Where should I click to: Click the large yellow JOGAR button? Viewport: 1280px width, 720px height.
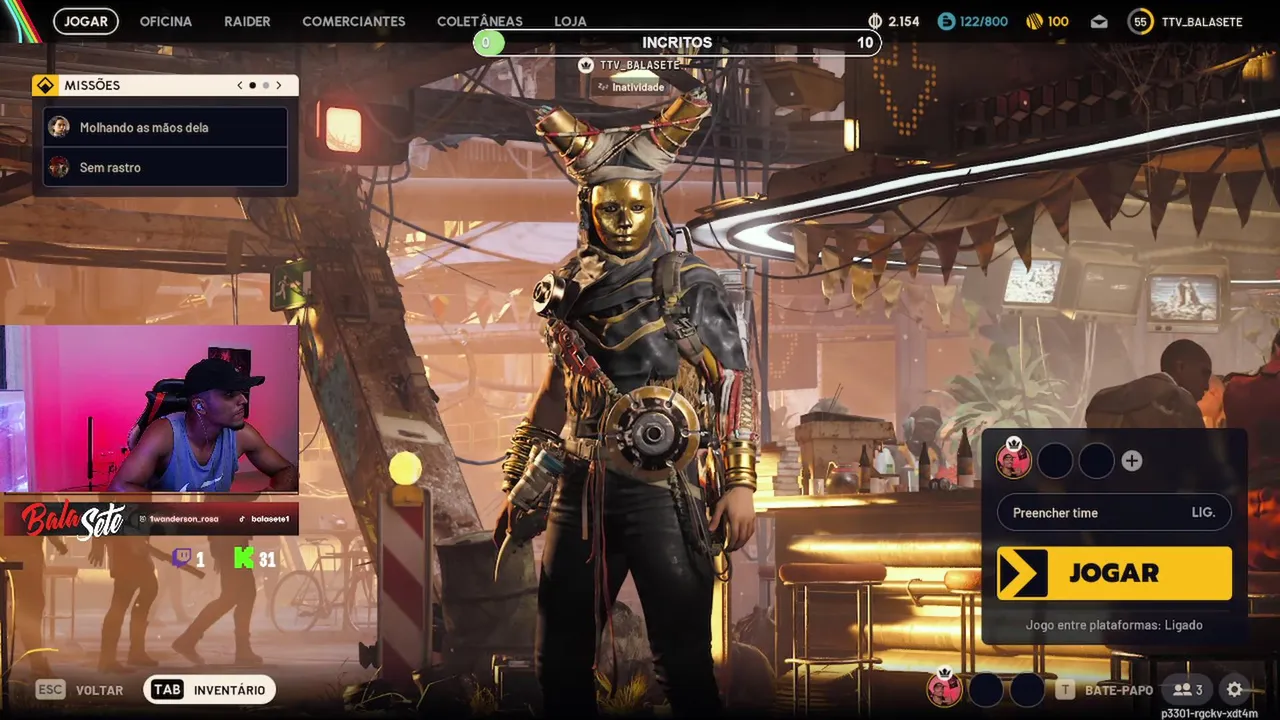click(1114, 573)
